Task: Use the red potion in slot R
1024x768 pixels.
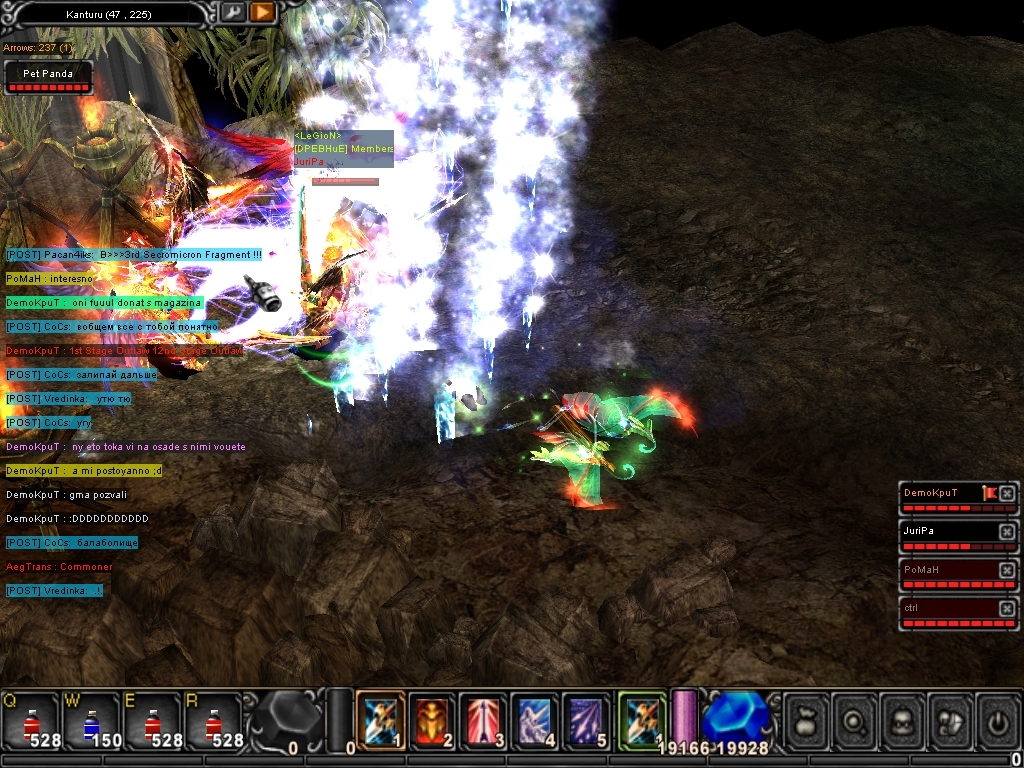Action: (x=212, y=722)
